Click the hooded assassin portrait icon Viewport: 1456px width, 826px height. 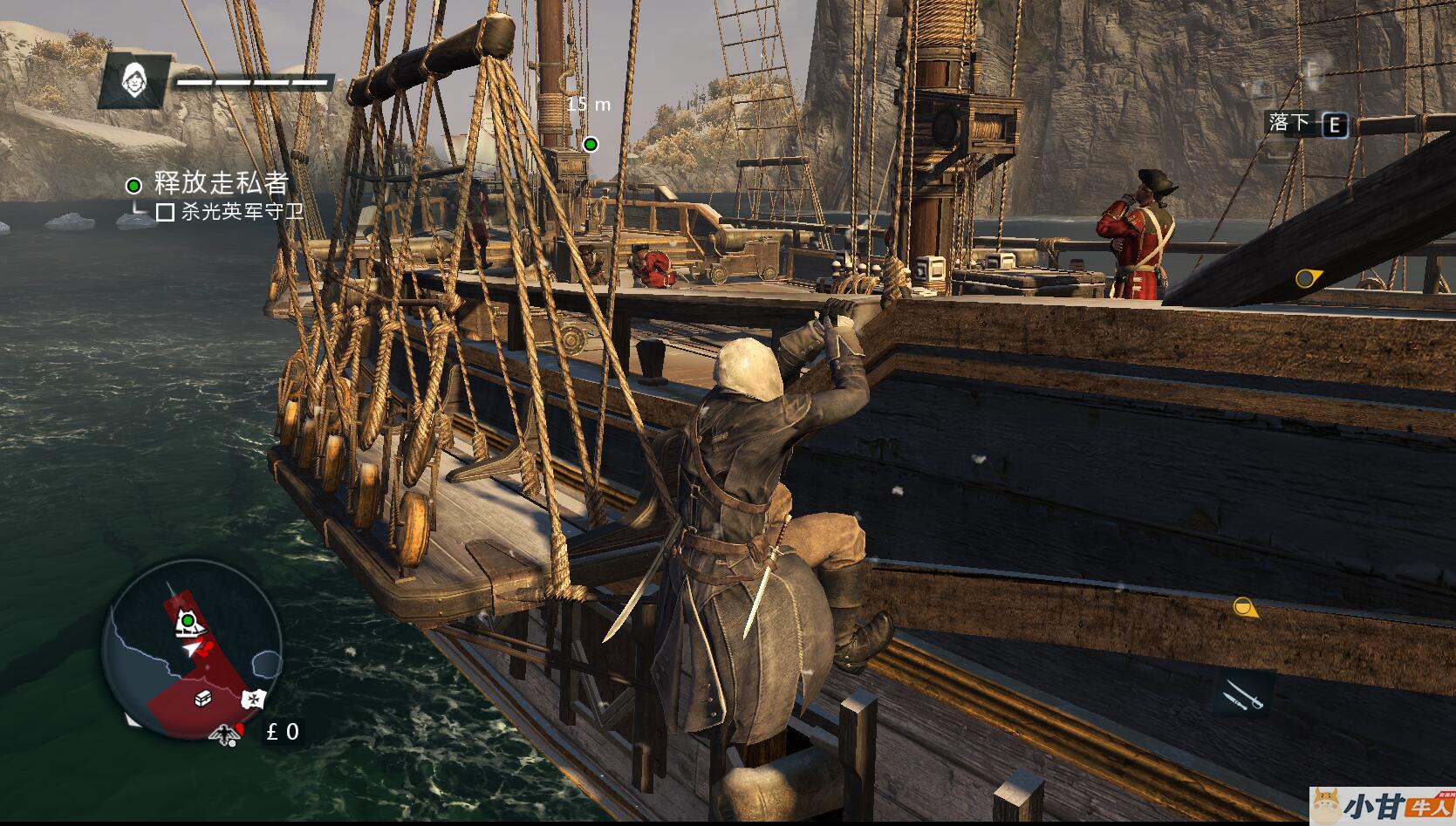point(133,79)
